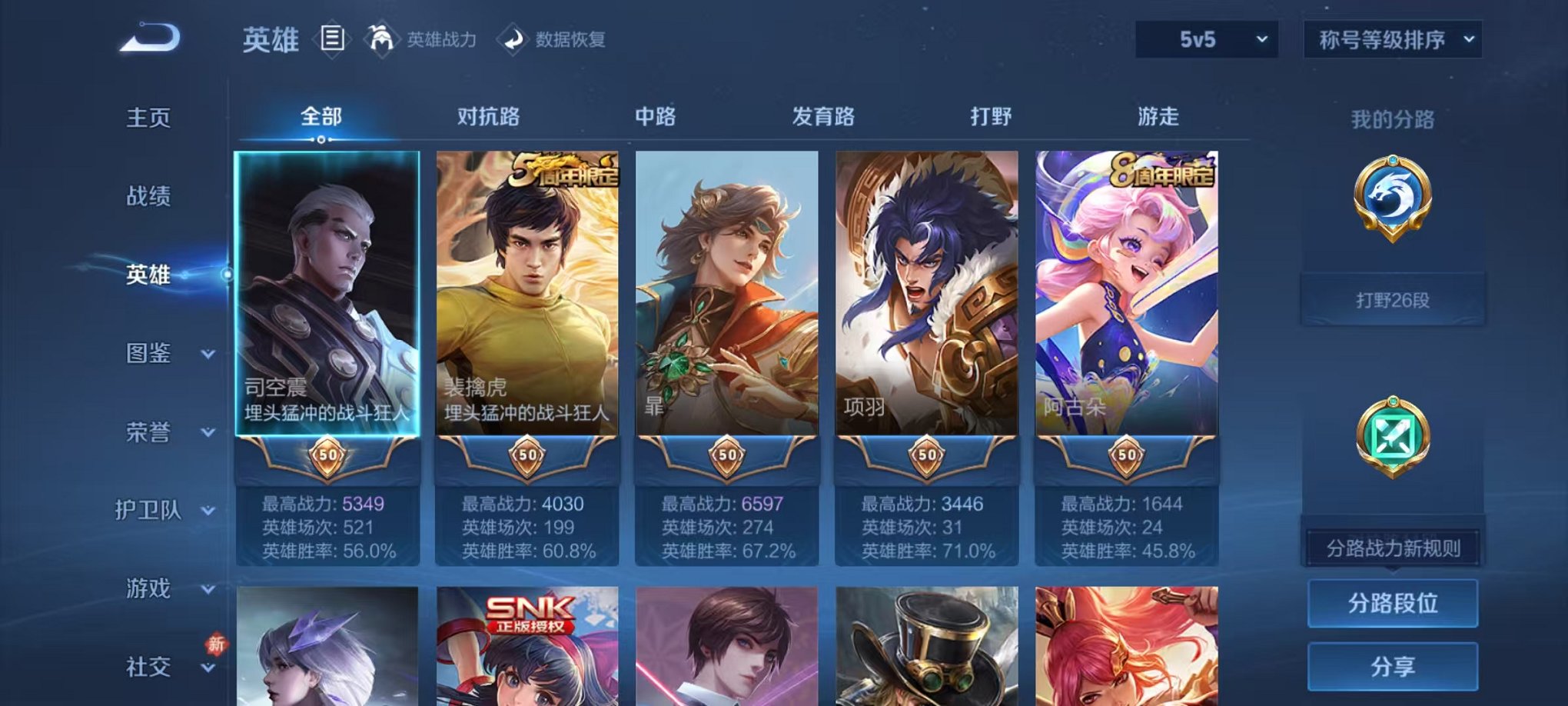
Task: Expand the 图鉴 sidebar section
Action: [151, 355]
